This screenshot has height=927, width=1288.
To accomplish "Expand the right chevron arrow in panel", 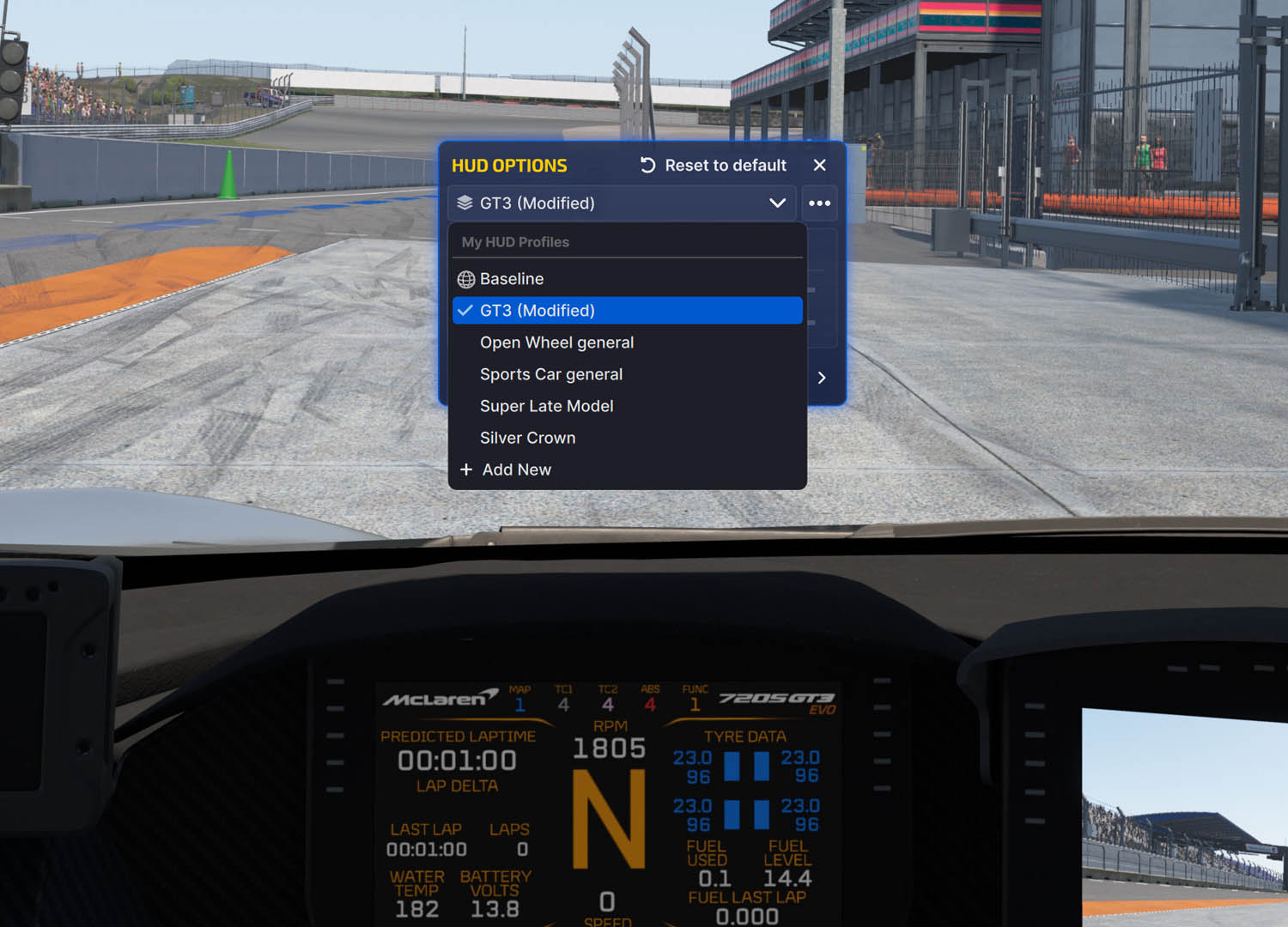I will pyautogui.click(x=822, y=378).
